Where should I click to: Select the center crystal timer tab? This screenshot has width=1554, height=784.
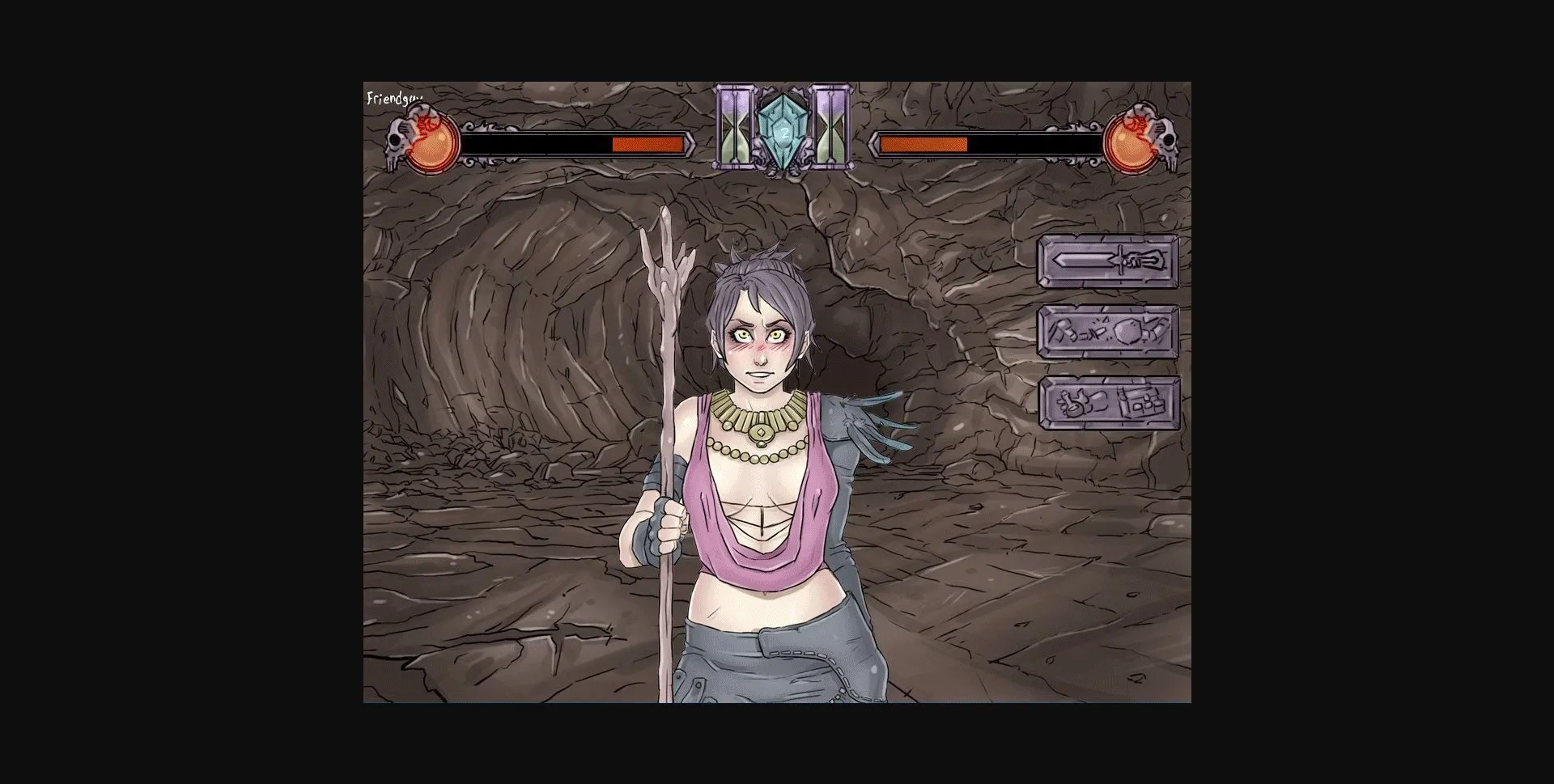pos(782,129)
